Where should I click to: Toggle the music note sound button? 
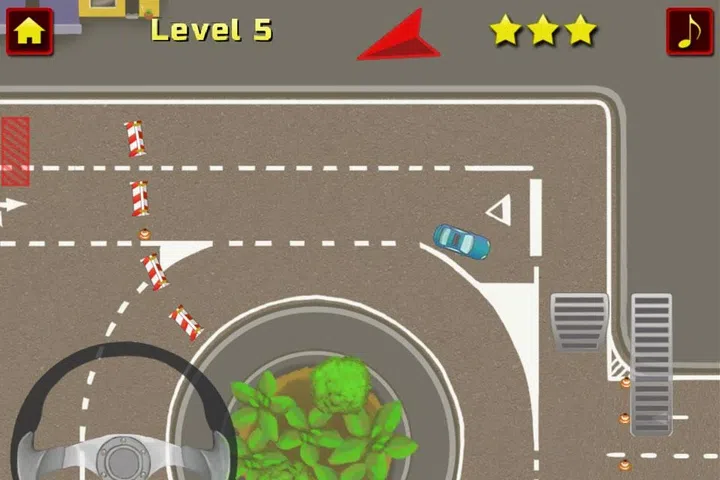690,31
